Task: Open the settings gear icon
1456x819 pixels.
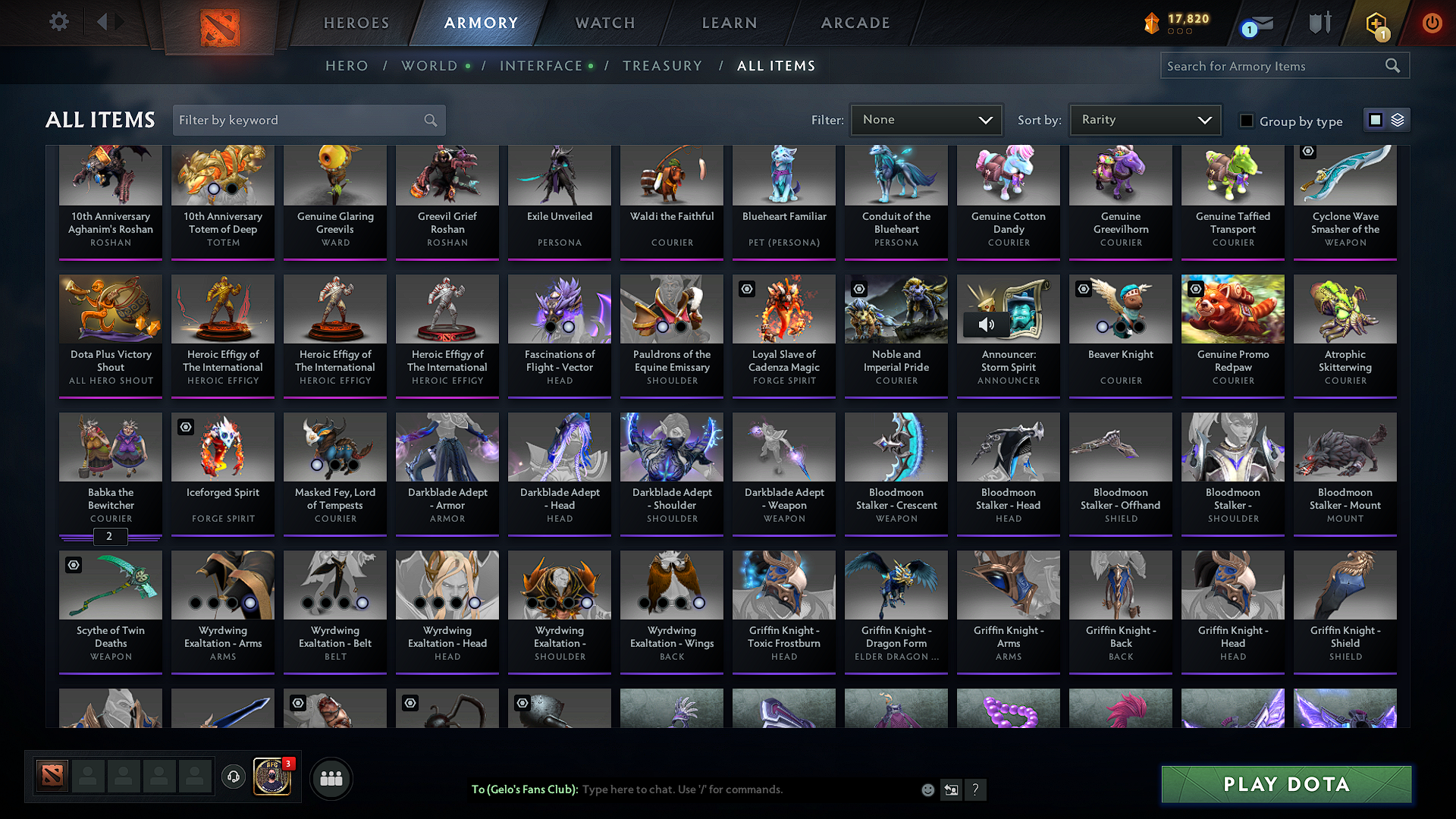Action: (x=58, y=22)
